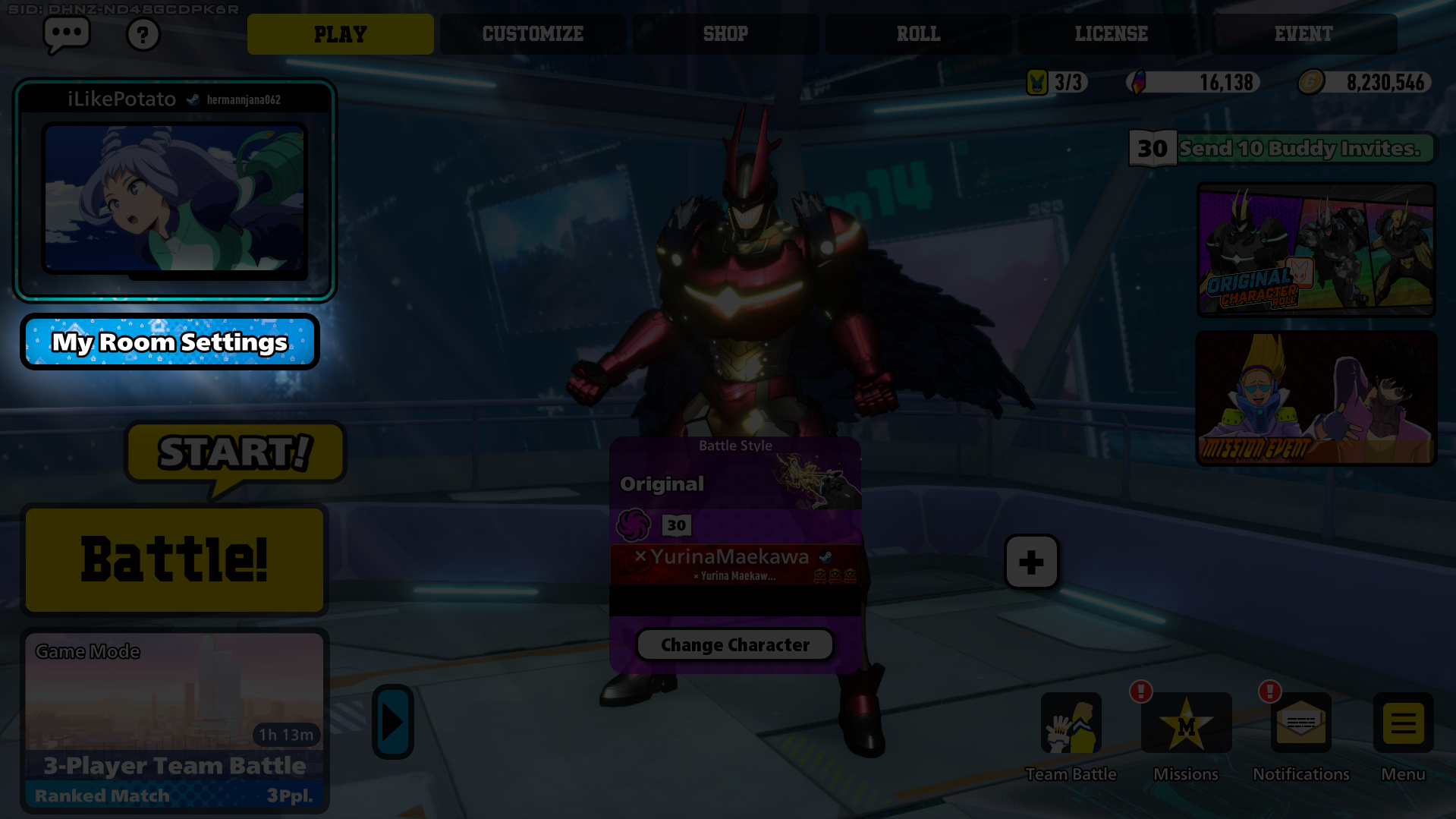Image resolution: width=1456 pixels, height=819 pixels.
Task: Switch to the EVENT tab
Action: [x=1303, y=34]
